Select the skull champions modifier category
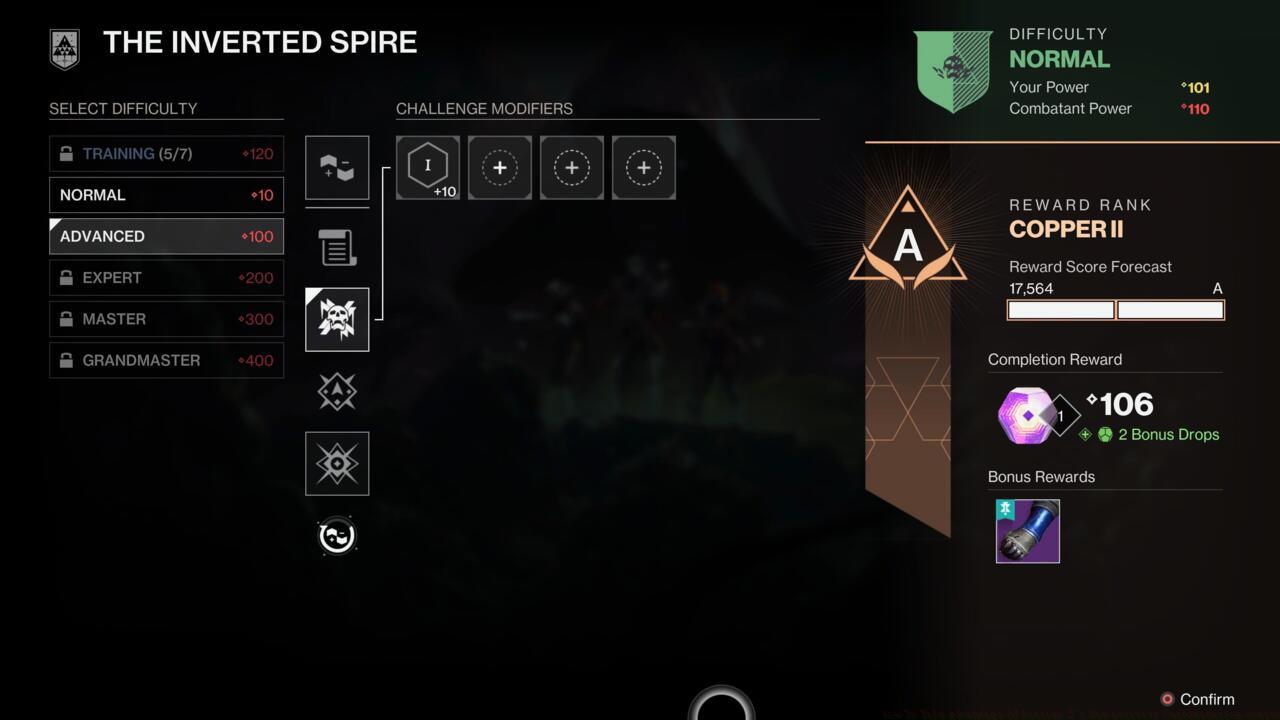This screenshot has width=1280, height=720. (336, 319)
